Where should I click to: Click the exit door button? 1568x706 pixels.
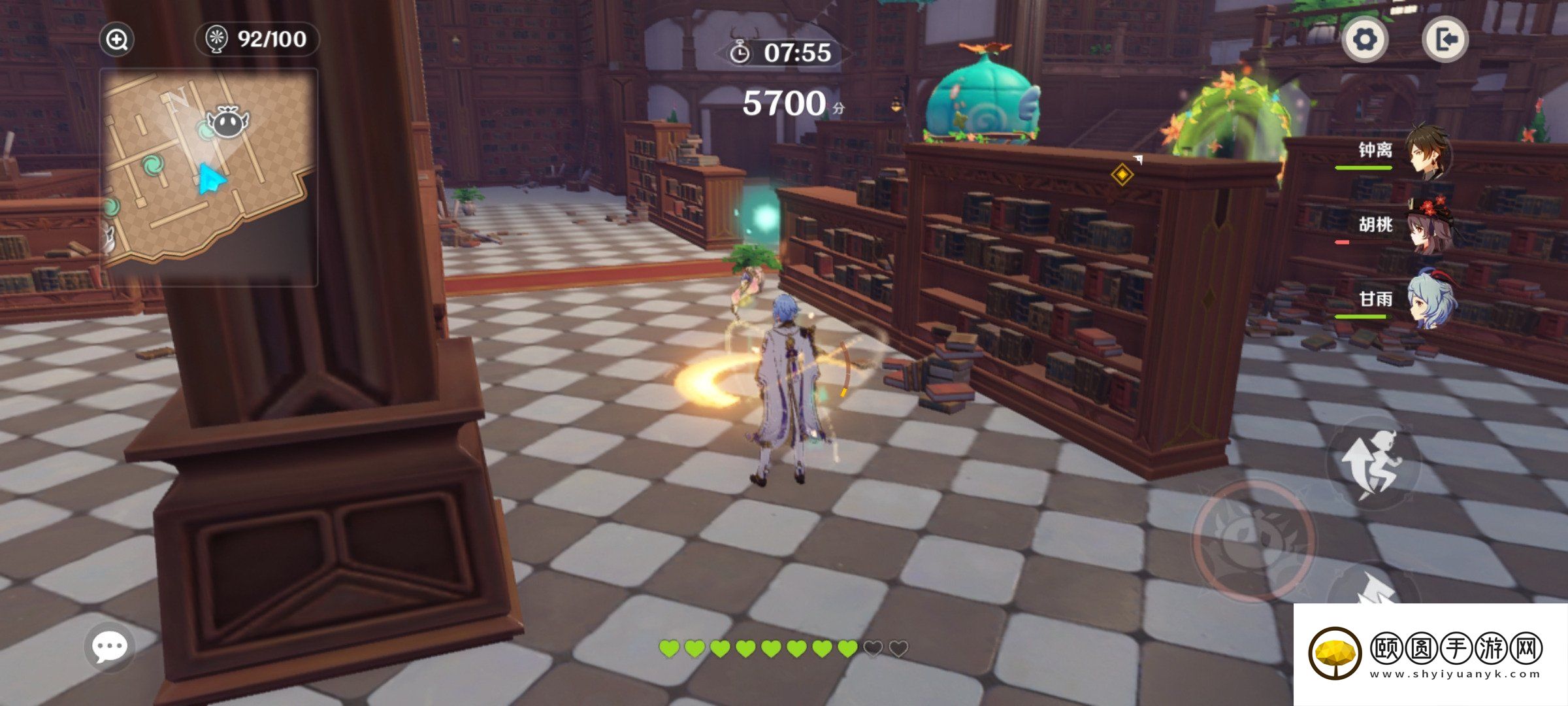click(1445, 40)
